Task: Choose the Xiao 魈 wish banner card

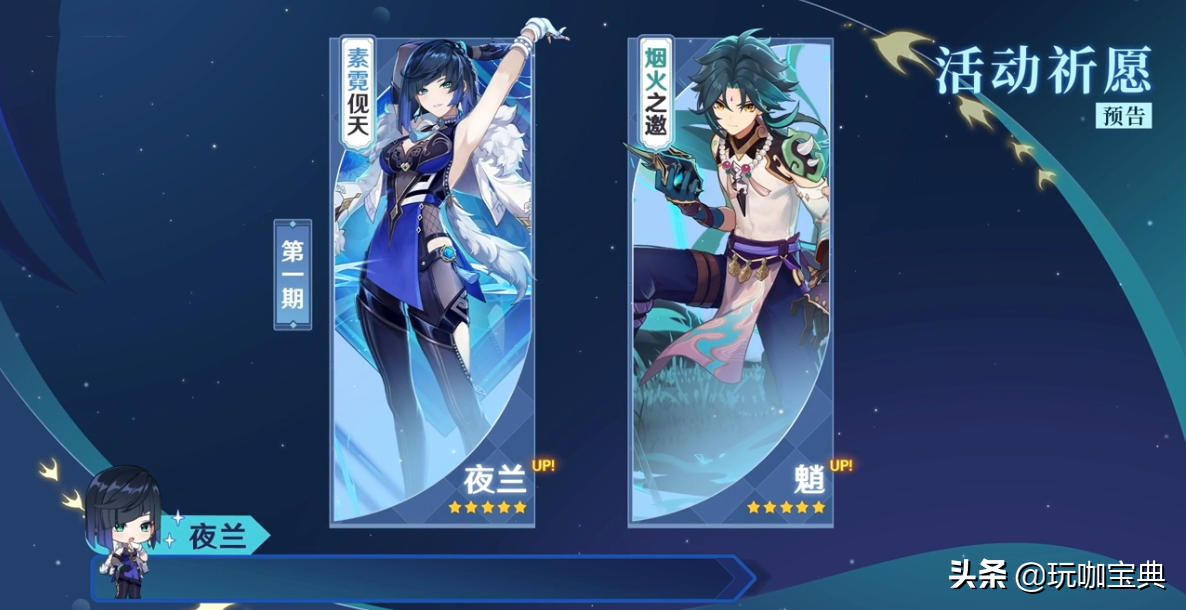Action: pyautogui.click(x=730, y=282)
